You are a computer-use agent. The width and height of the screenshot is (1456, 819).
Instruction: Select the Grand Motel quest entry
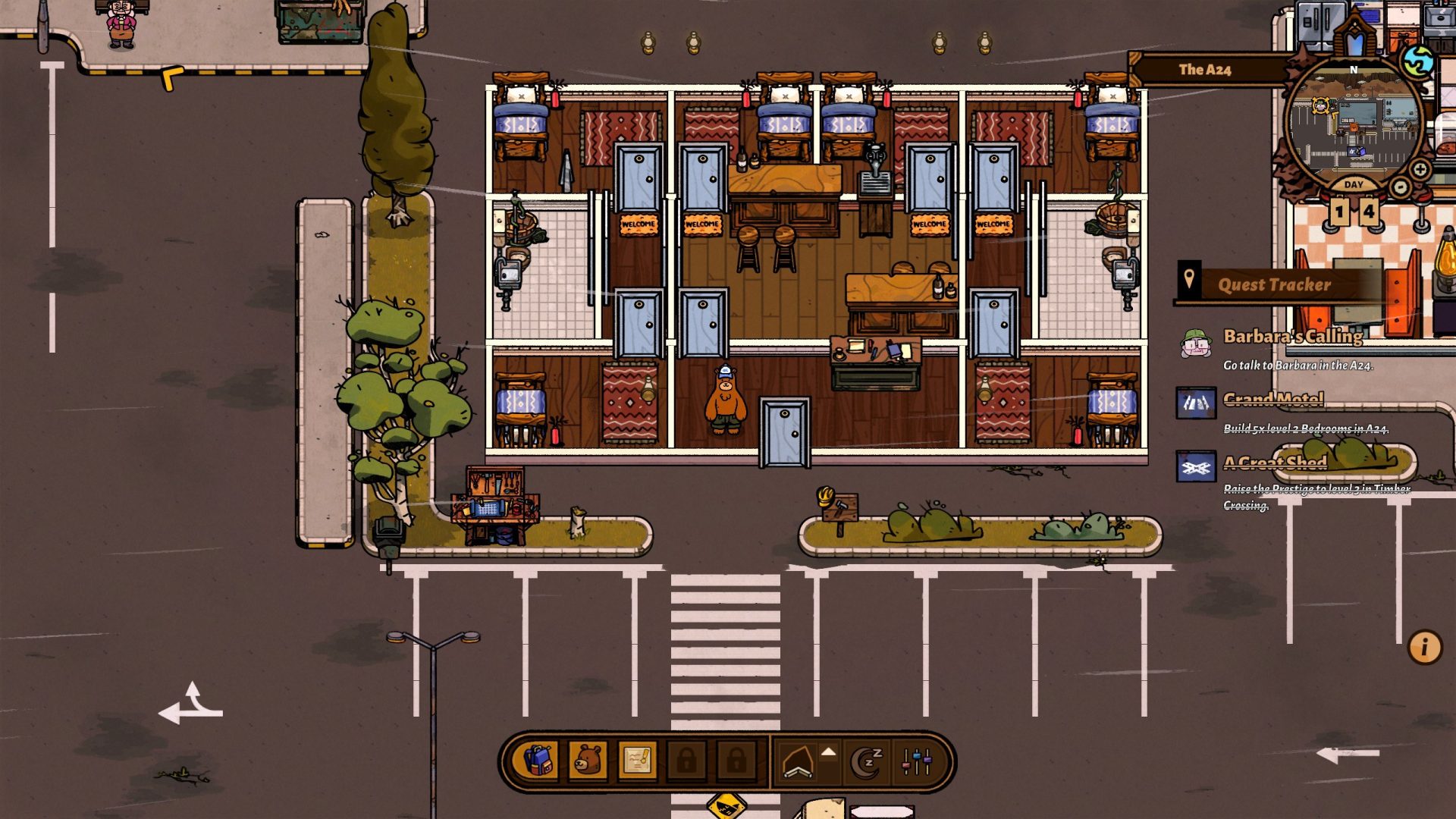[1273, 400]
